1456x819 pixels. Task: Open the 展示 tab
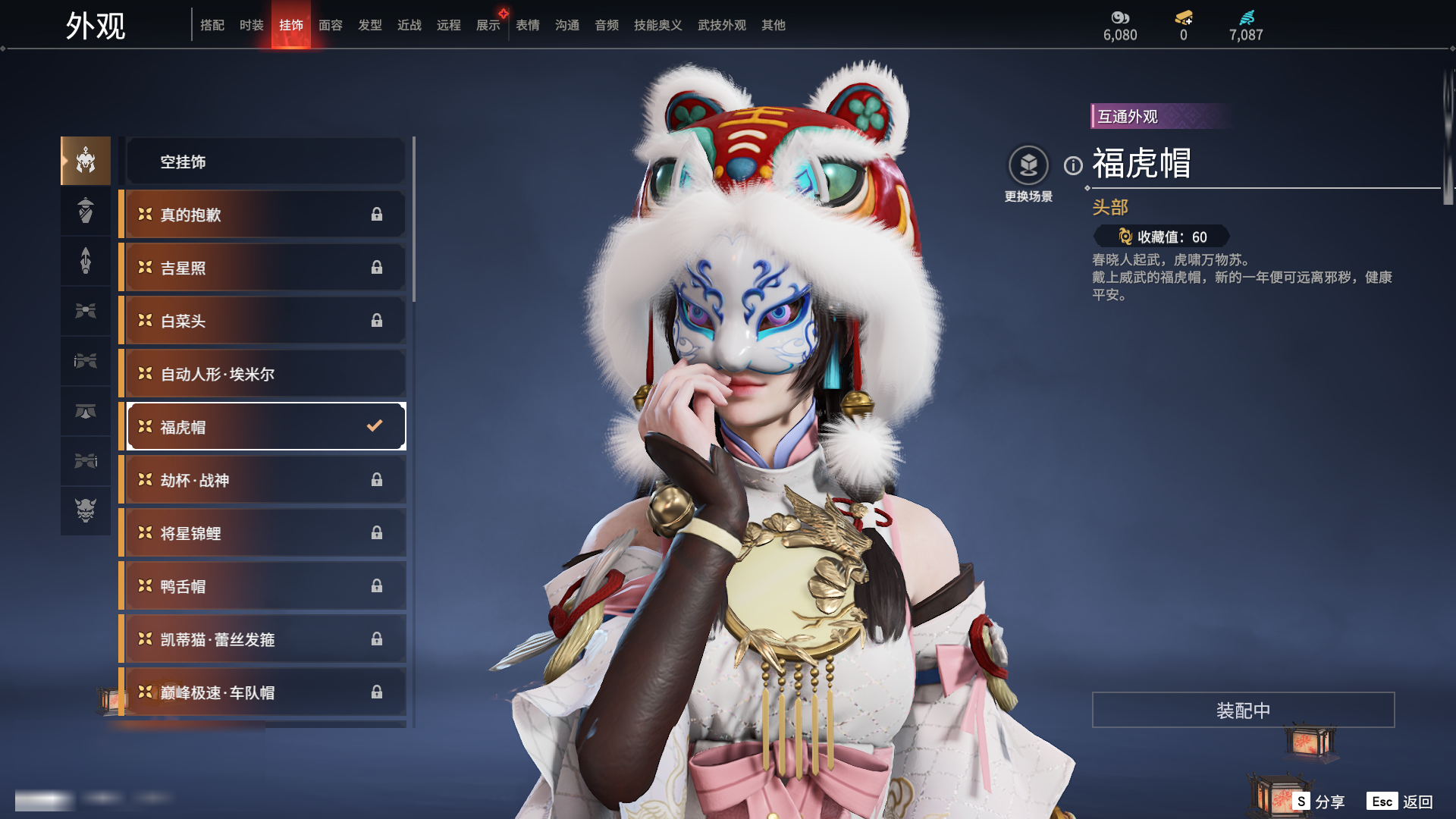coord(488,25)
